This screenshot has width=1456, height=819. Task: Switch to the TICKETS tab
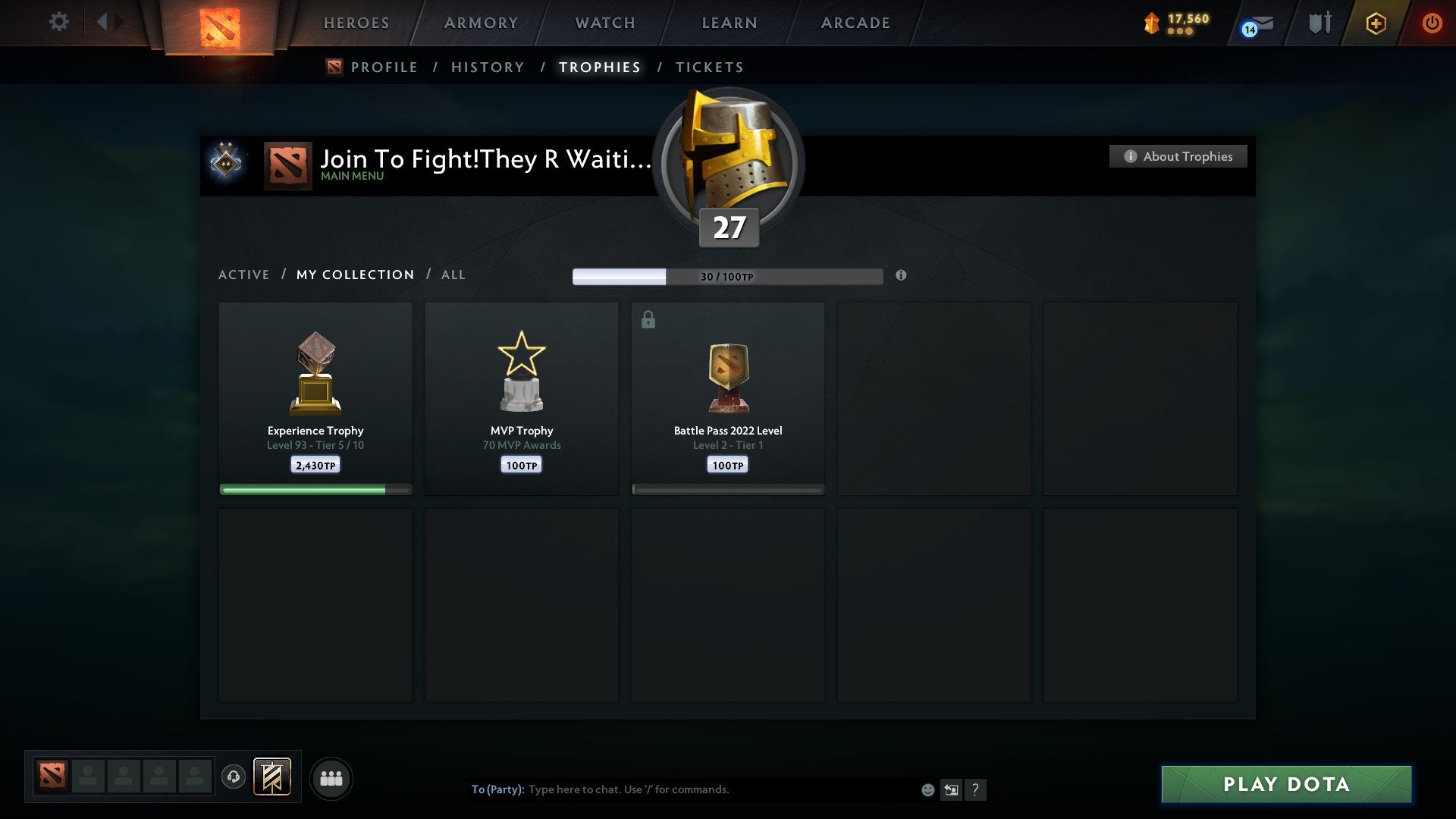click(x=709, y=67)
